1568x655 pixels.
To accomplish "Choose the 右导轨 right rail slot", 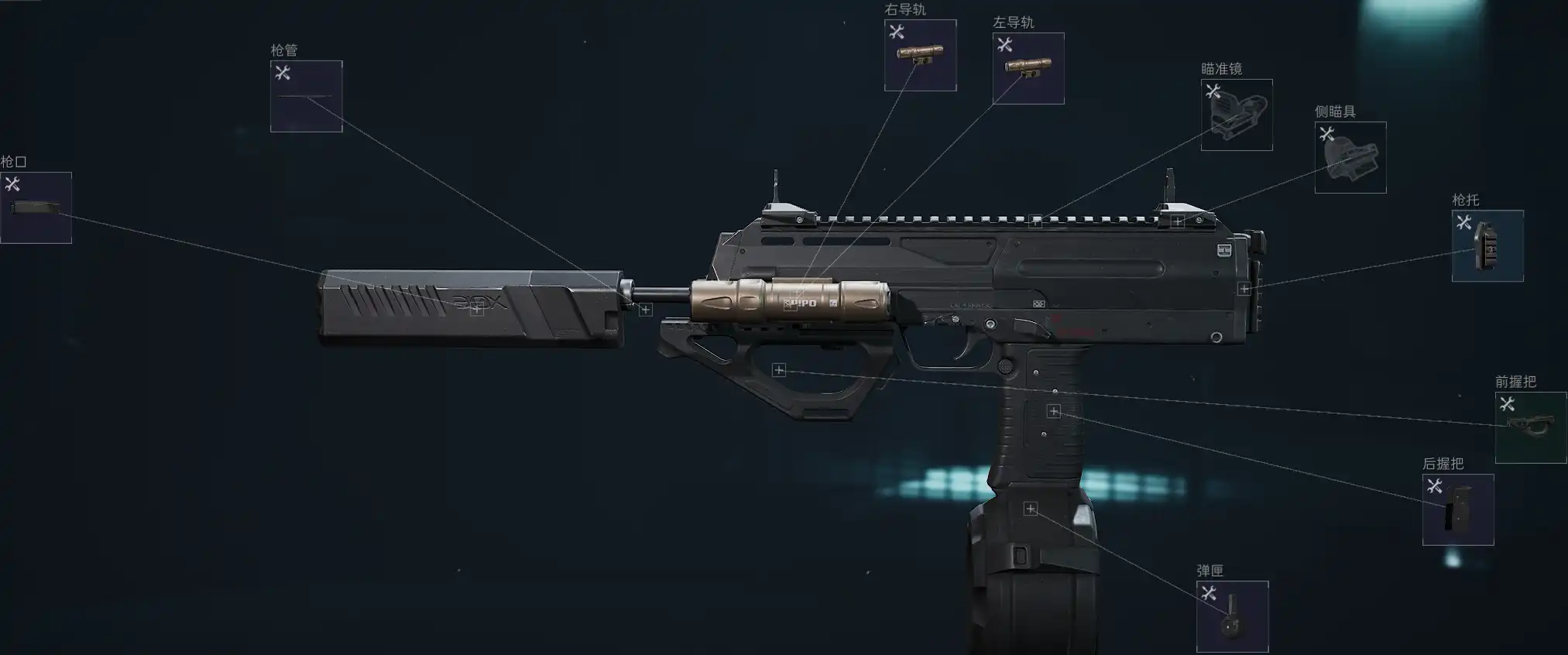I will click(920, 55).
